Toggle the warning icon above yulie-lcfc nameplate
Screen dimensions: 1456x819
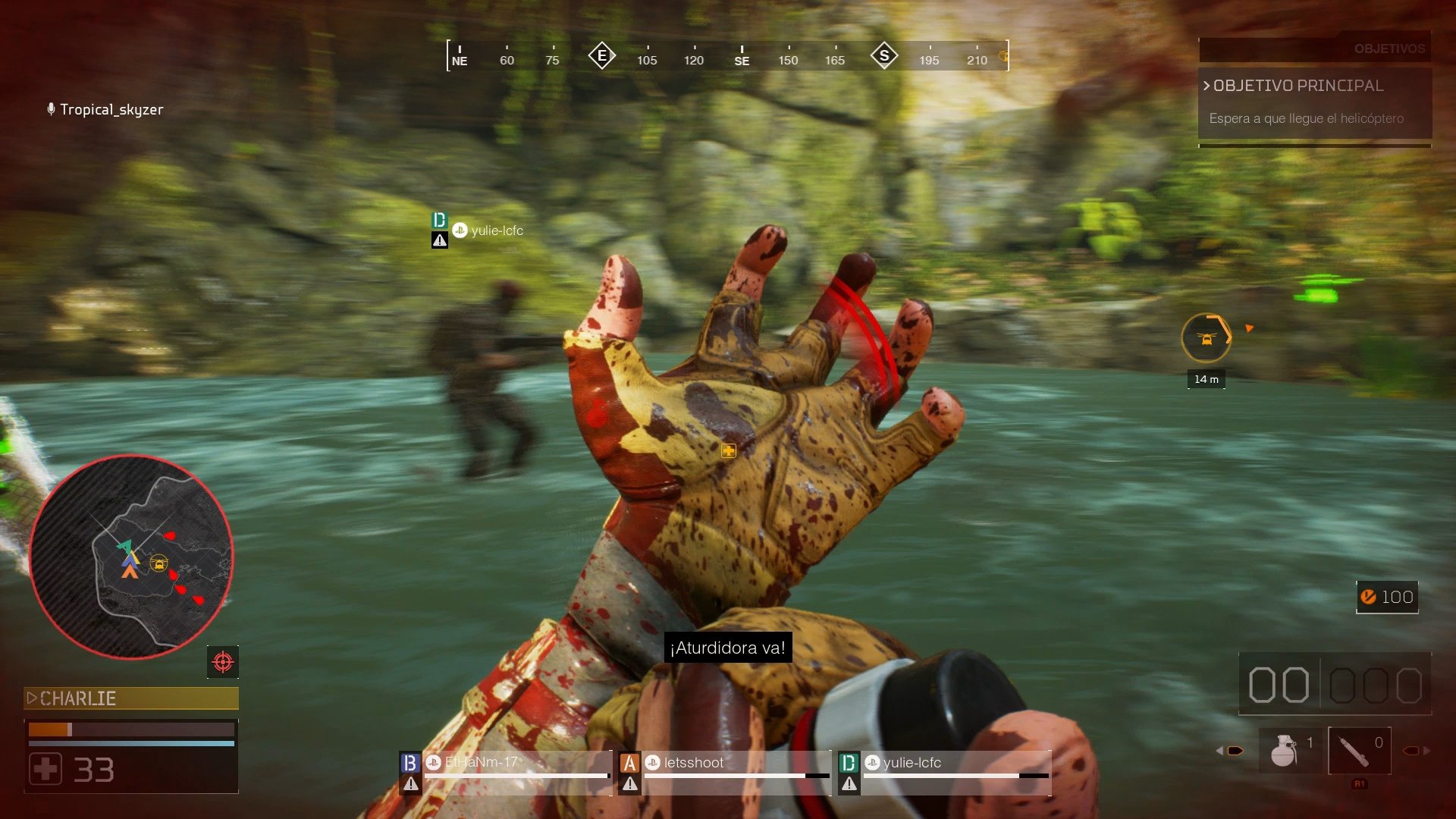[438, 241]
